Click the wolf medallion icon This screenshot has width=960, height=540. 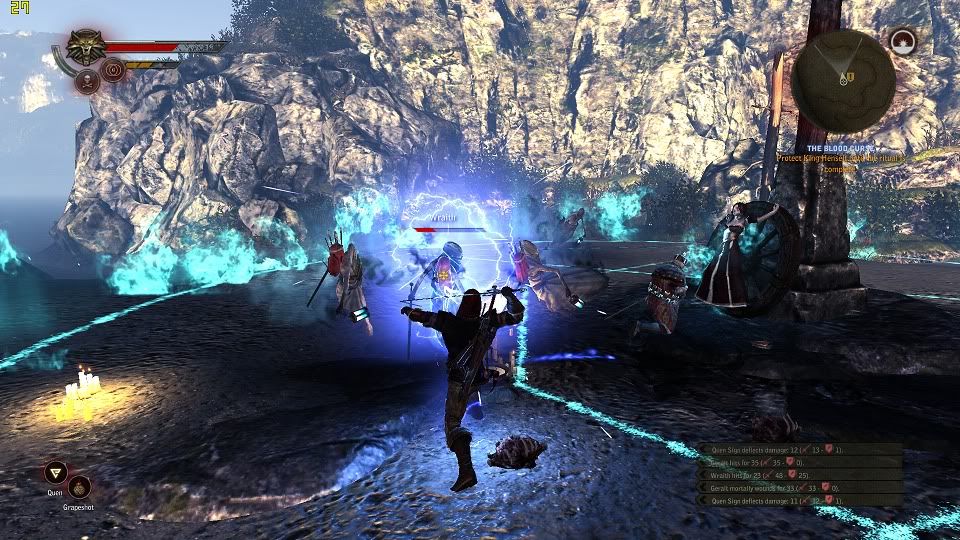[85, 46]
